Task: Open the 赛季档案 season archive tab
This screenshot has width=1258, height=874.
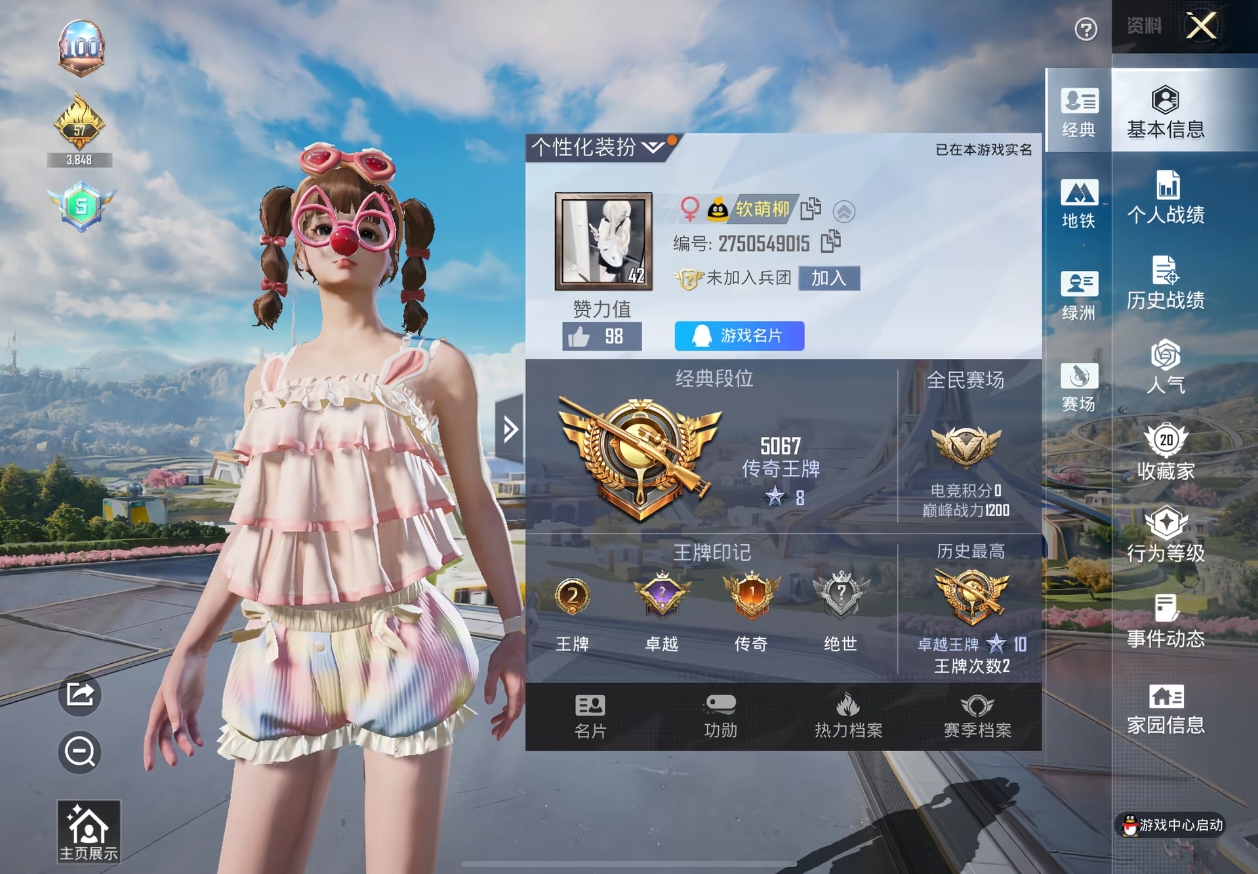Action: click(977, 716)
